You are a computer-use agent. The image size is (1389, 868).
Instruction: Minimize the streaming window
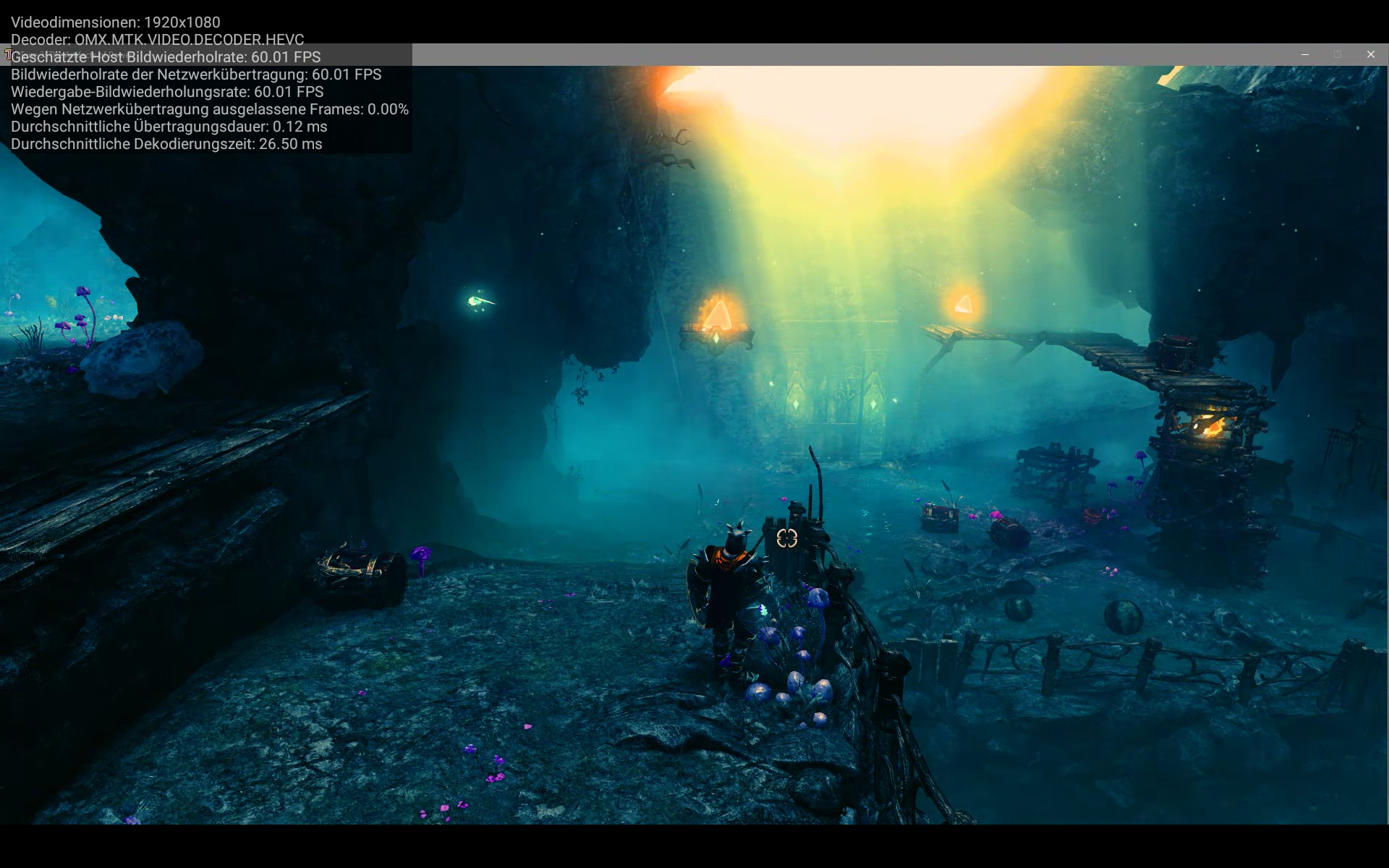[1306, 54]
